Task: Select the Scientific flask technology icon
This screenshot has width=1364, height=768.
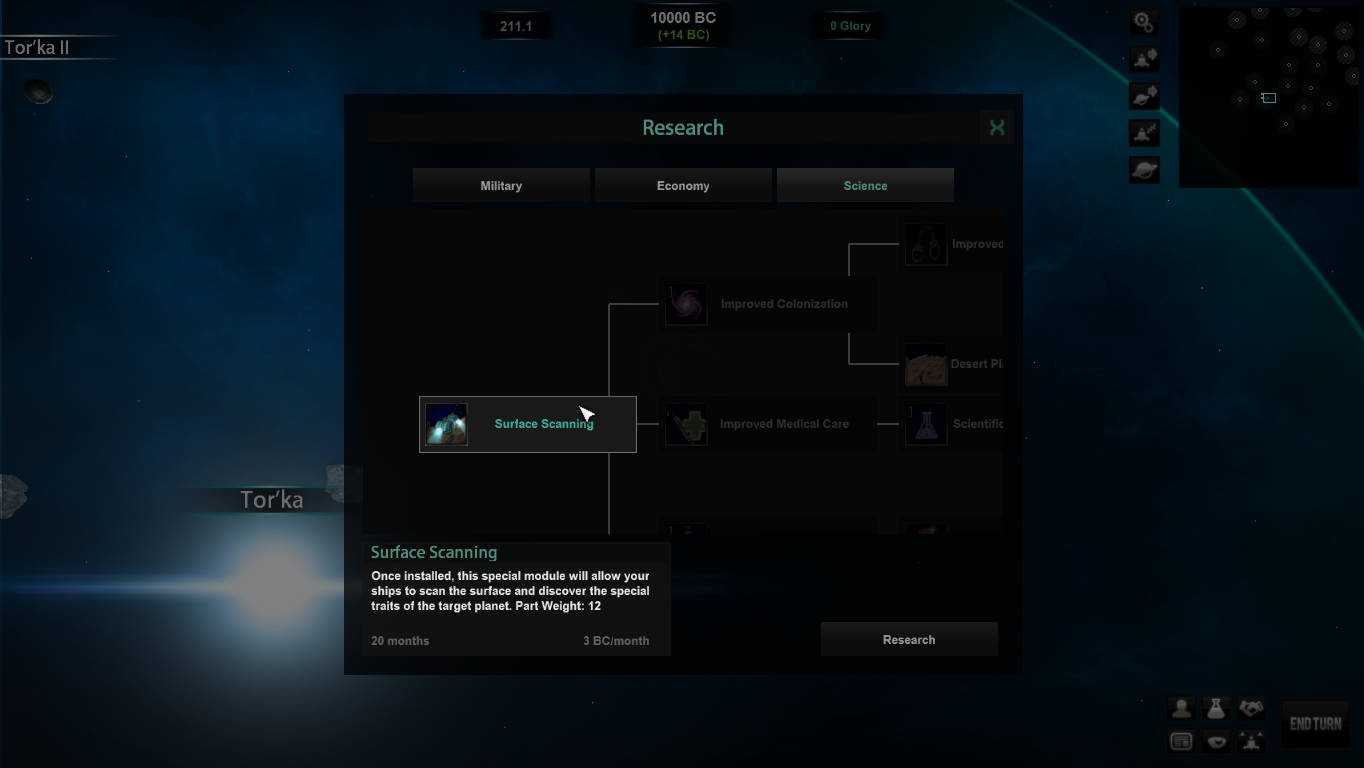Action: tap(925, 423)
